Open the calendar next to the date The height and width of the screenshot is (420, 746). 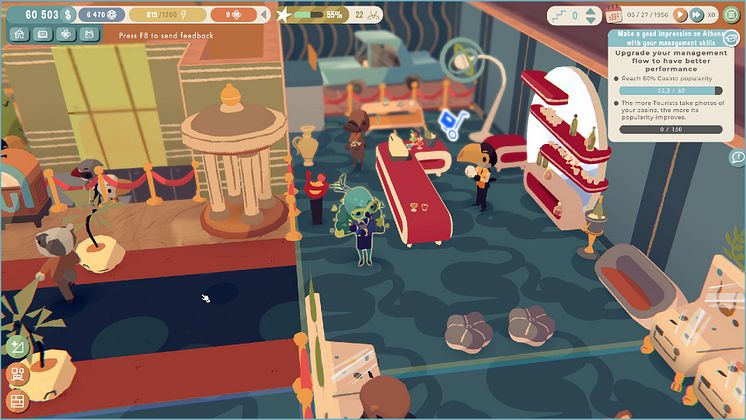[x=613, y=15]
